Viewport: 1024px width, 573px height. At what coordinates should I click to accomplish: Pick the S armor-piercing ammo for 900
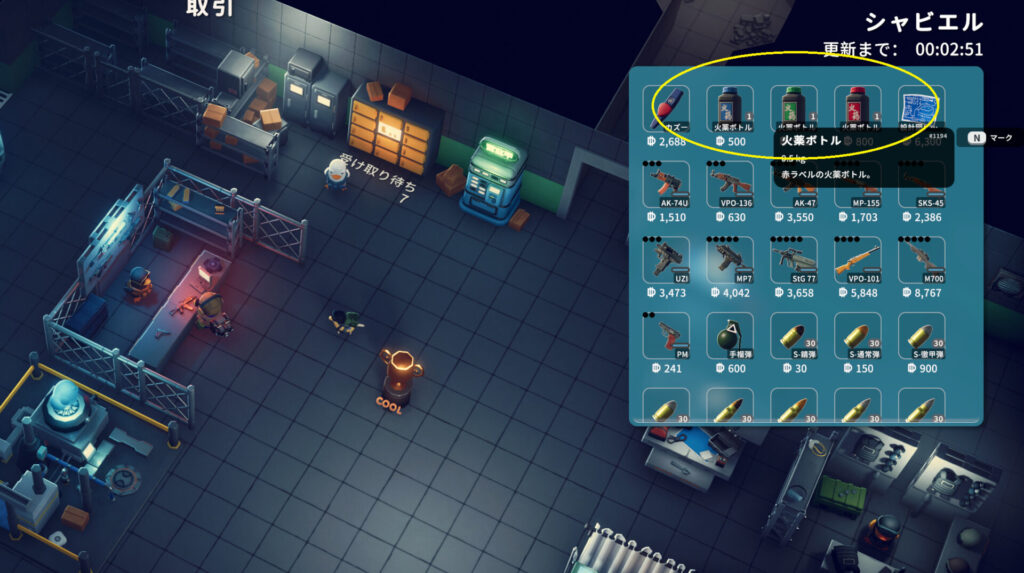(x=921, y=336)
